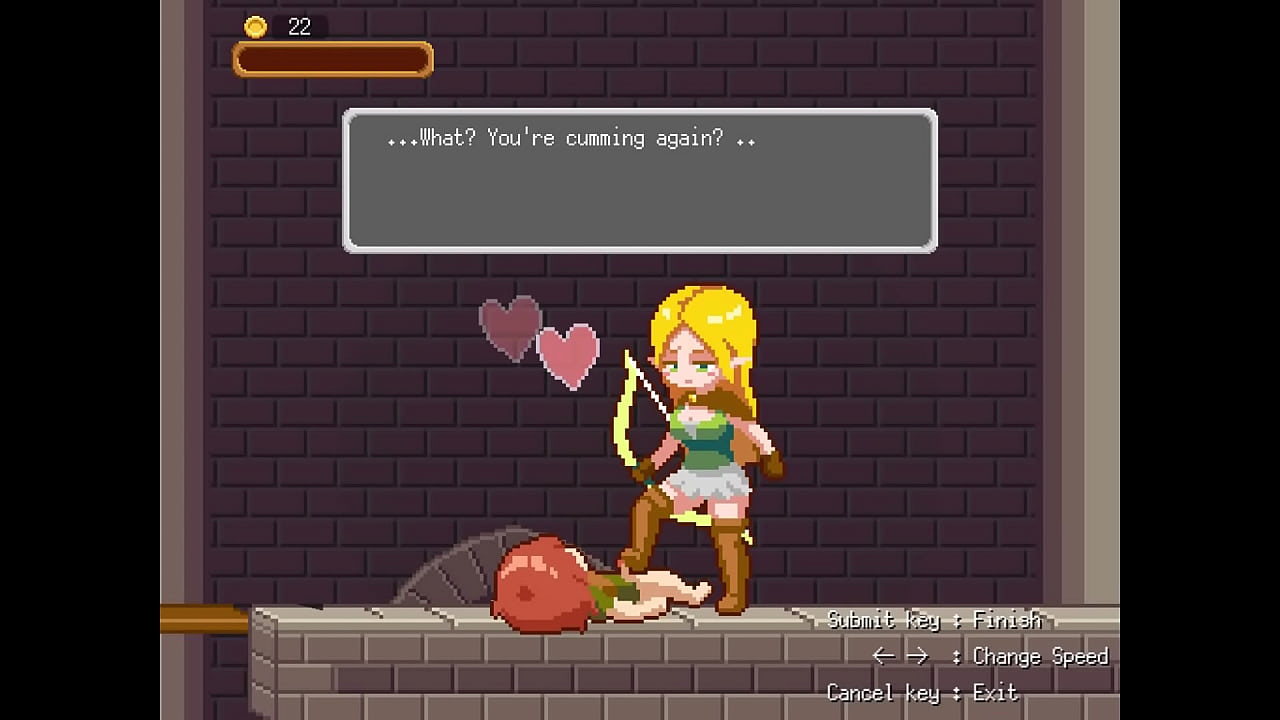Advance the dialogue message box text
The height and width of the screenshot is (720, 1280).
(640, 180)
